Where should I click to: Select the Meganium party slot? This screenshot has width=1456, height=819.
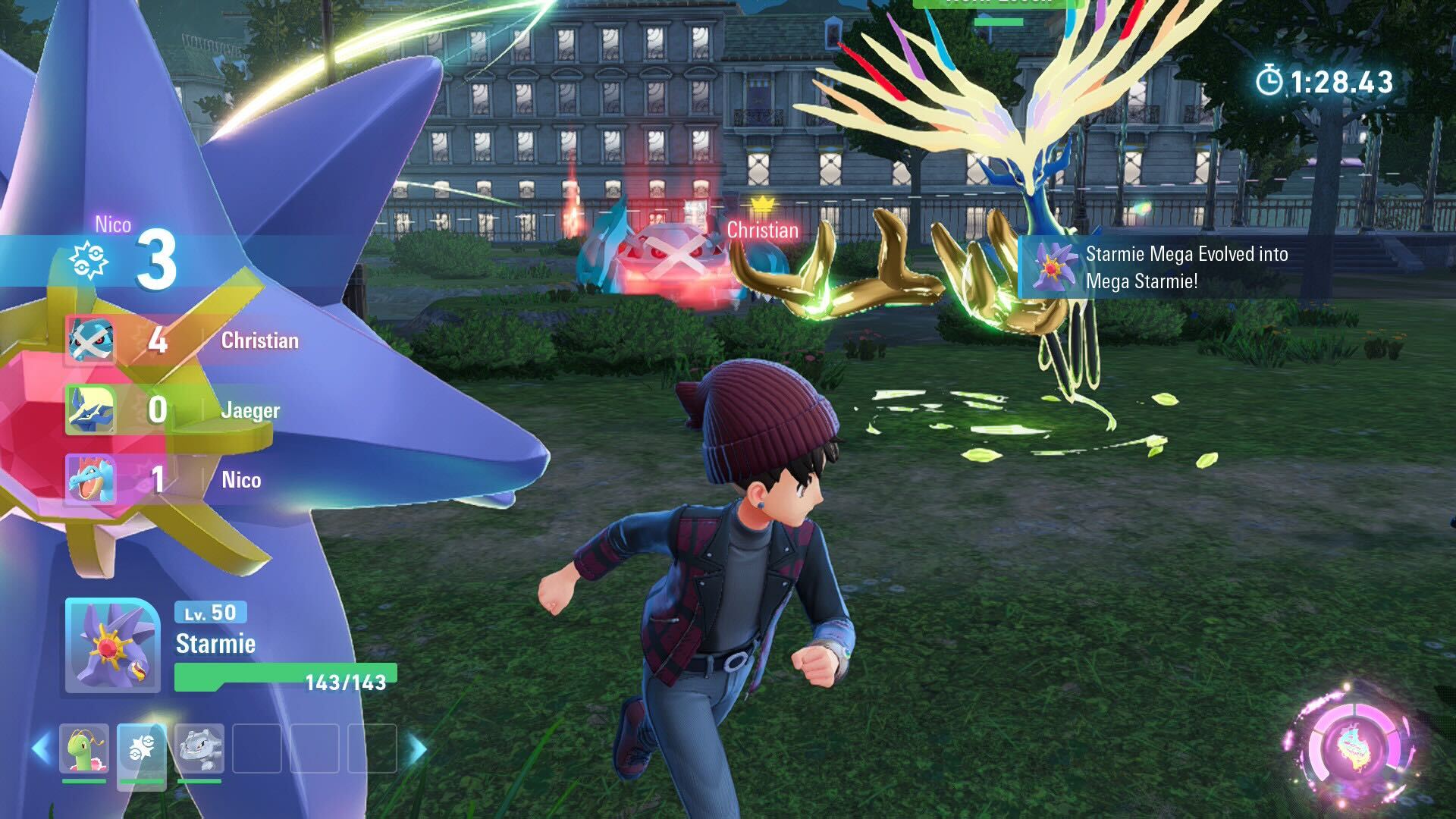click(84, 748)
